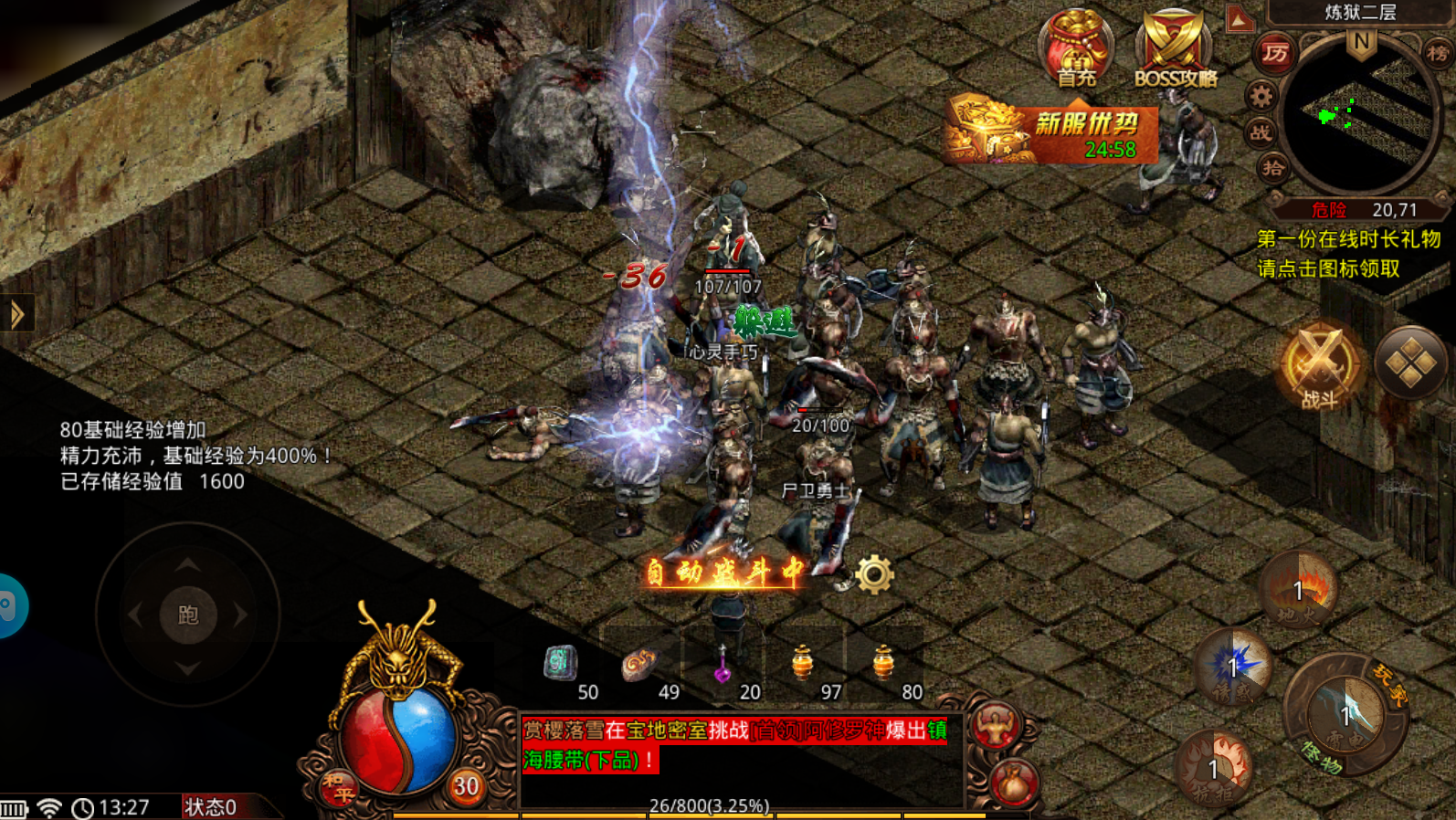This screenshot has width=1456, height=820.
Task: Open the 历 calendar button
Action: coord(1274,54)
